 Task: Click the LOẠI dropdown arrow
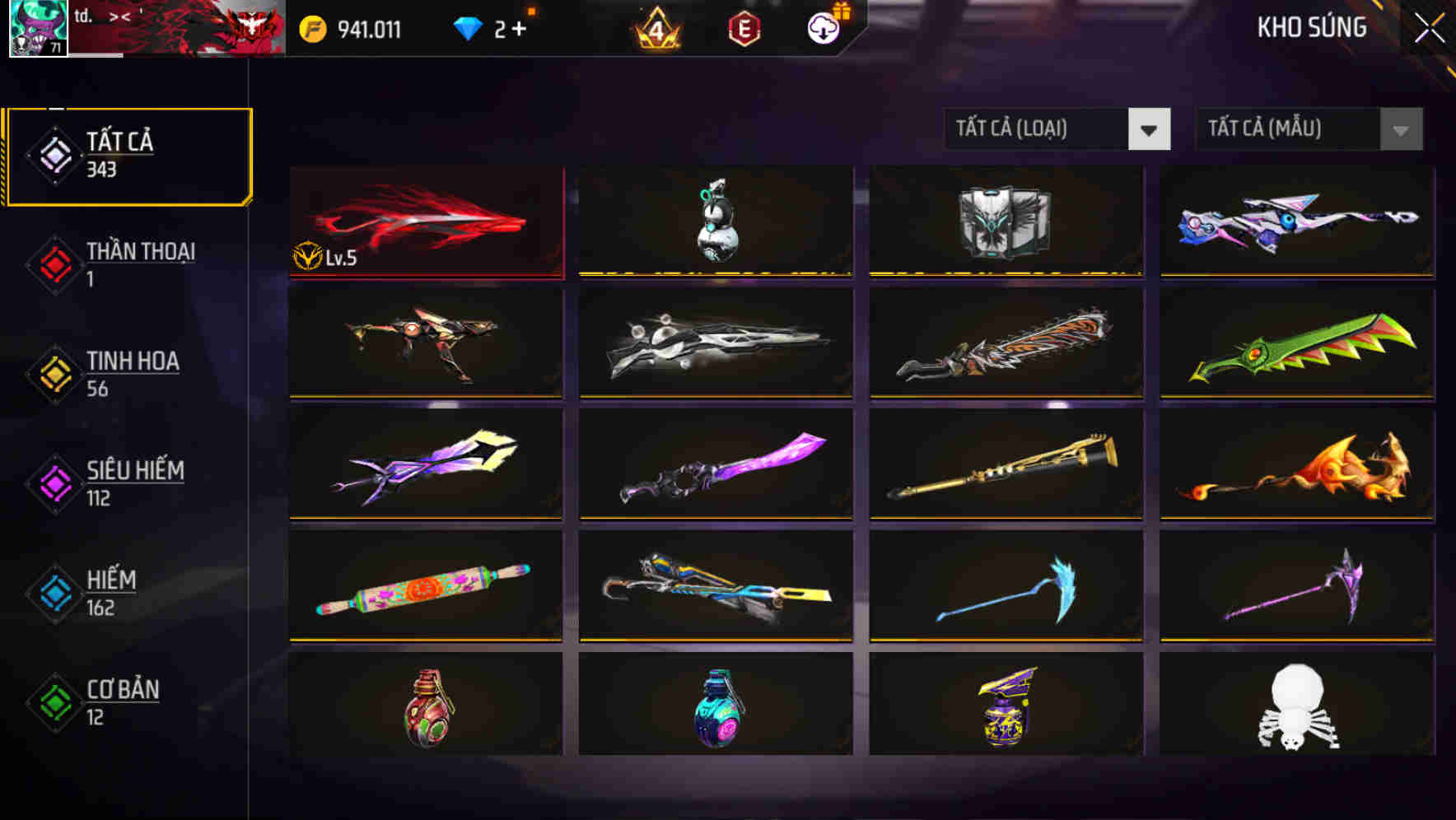click(x=1150, y=129)
